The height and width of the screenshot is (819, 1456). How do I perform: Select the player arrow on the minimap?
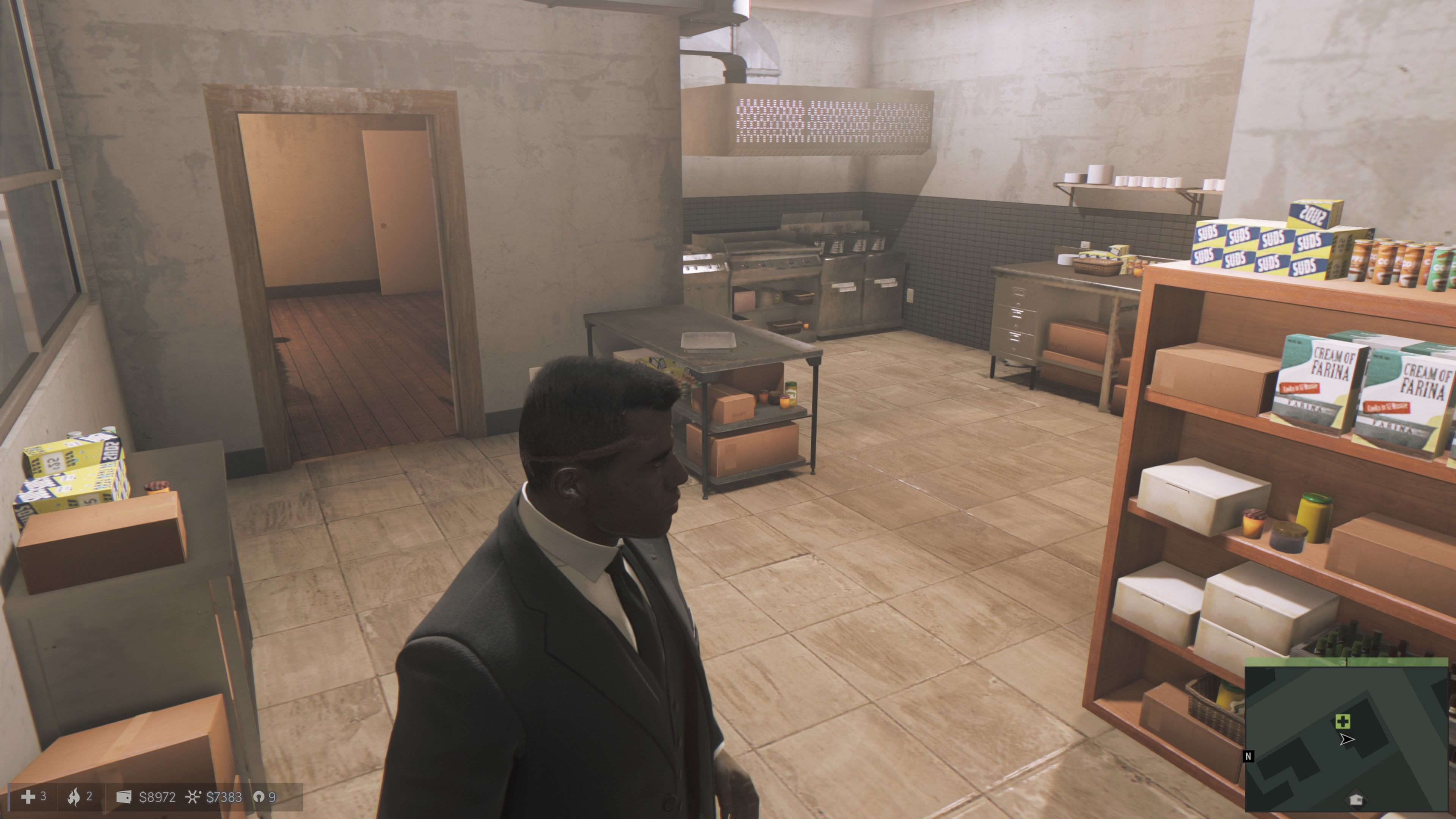point(1346,739)
